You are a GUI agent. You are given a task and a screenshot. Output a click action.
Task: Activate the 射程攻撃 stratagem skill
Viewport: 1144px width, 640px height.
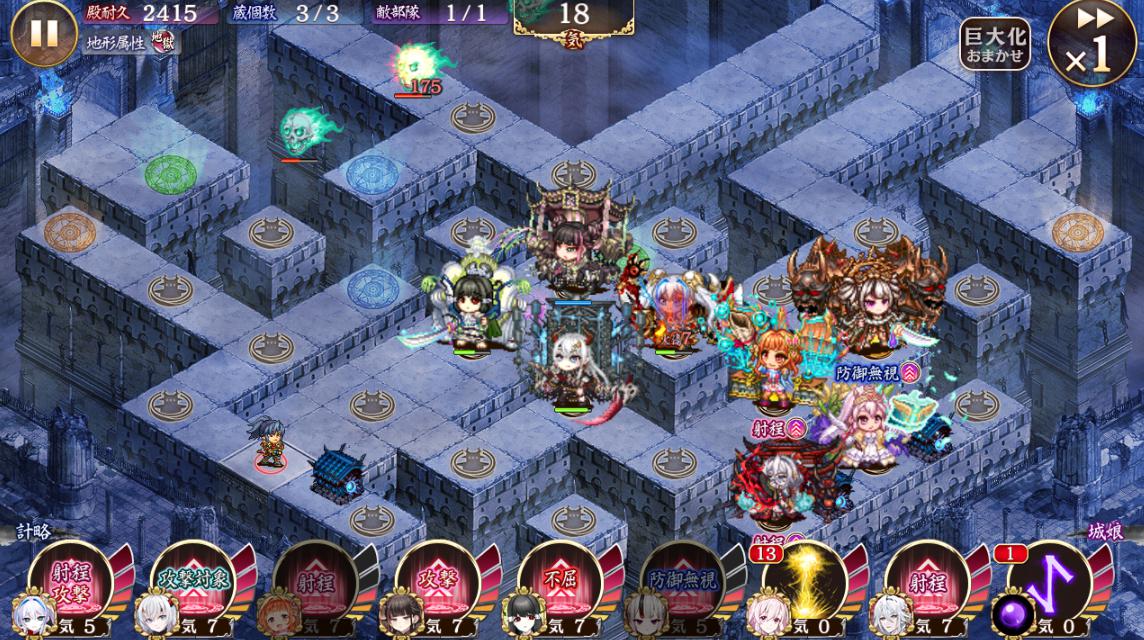coord(70,583)
